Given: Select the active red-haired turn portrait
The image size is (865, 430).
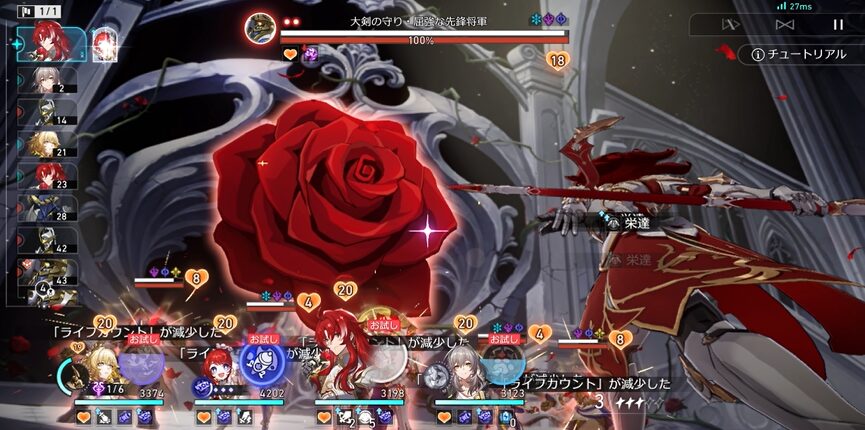Looking at the screenshot, I should (x=45, y=41).
